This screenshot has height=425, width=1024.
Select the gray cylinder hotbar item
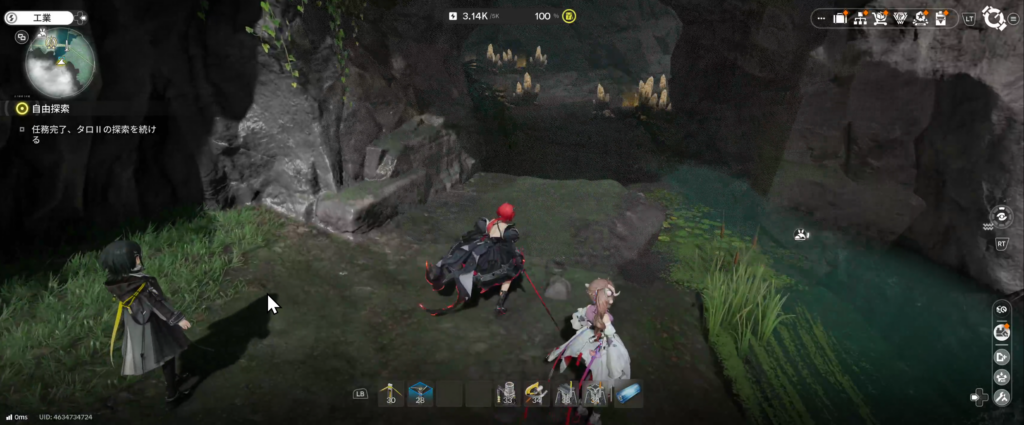506,394
